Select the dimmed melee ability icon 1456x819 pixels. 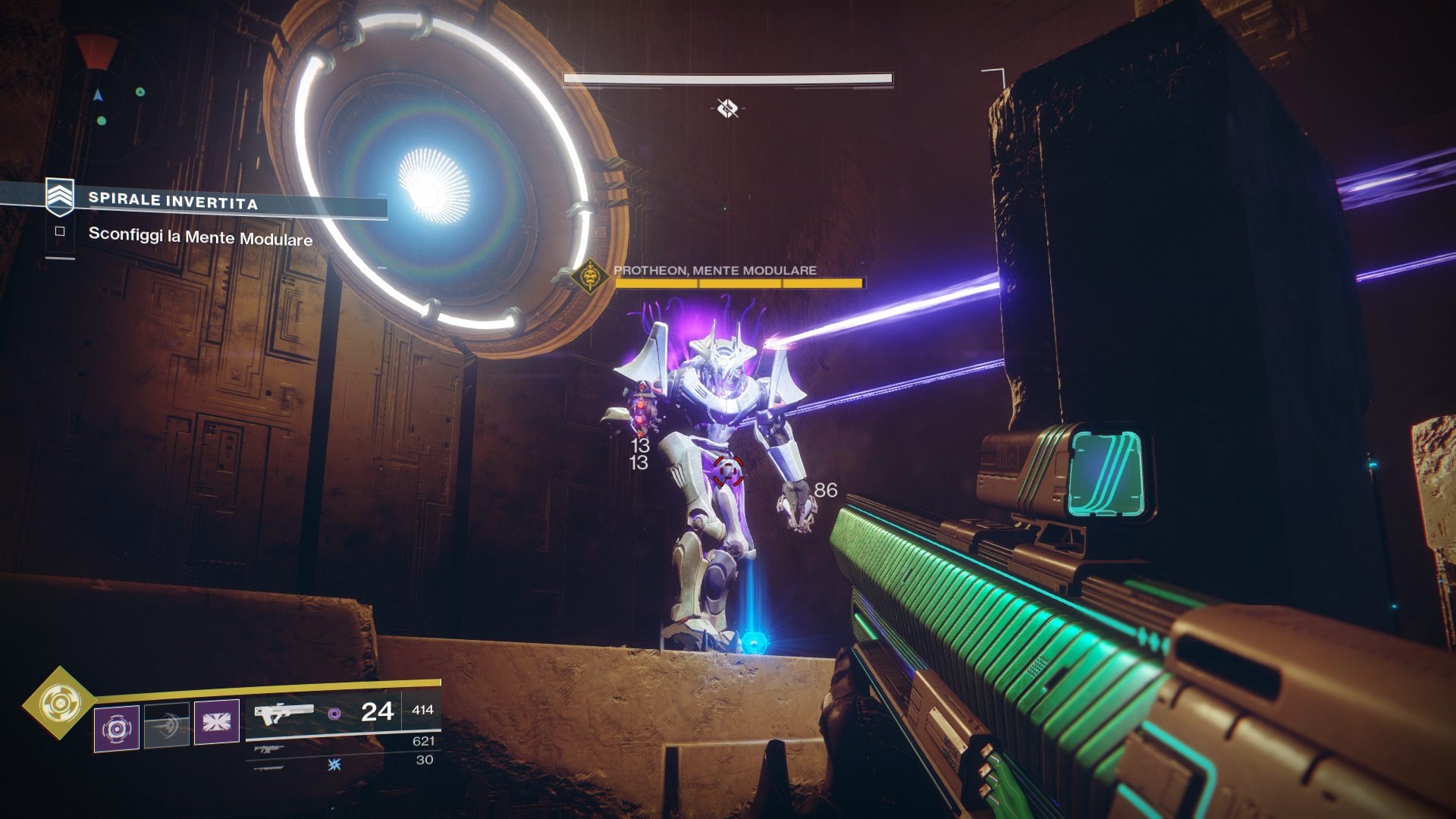pos(167,726)
